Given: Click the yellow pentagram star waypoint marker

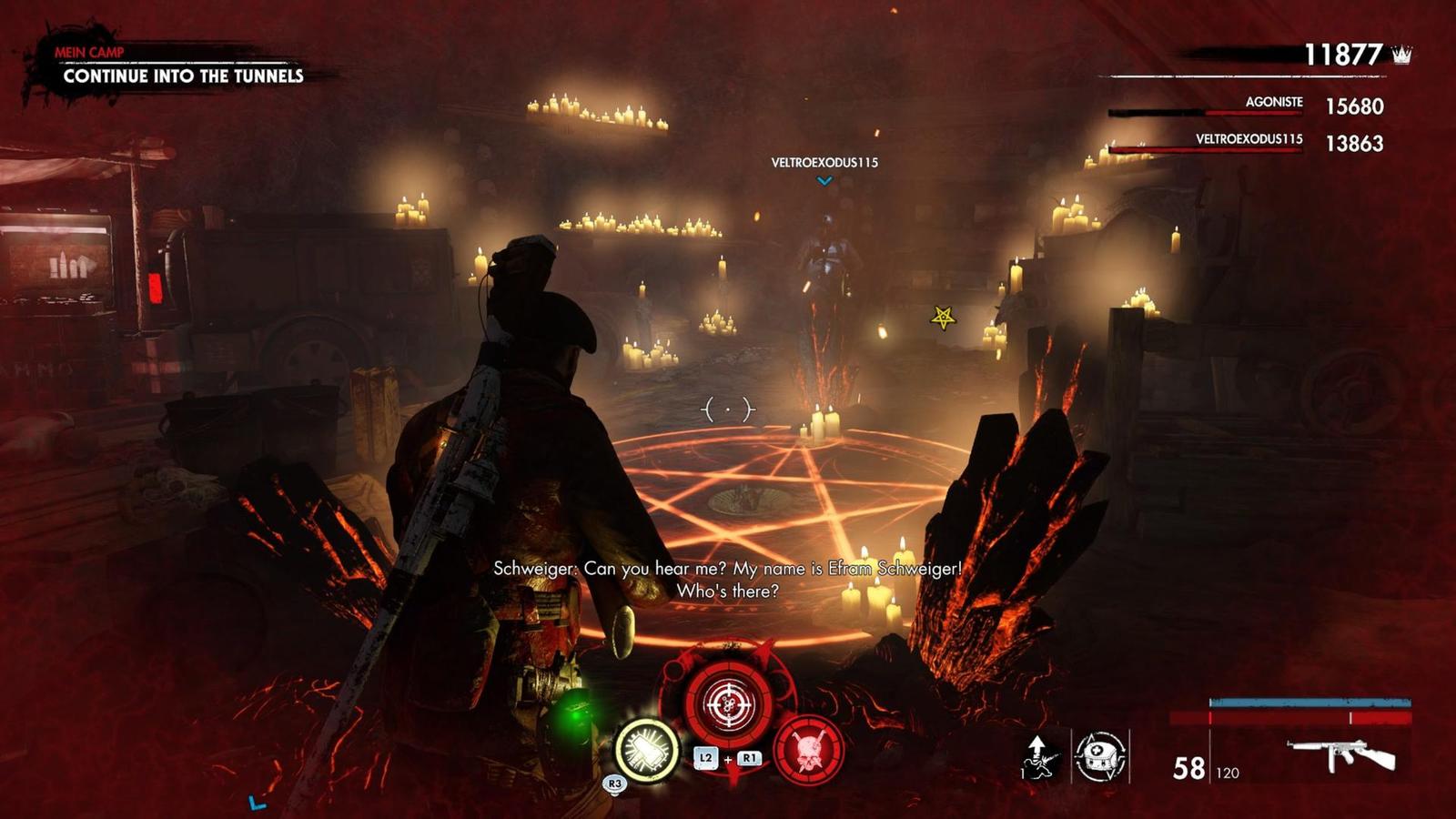Looking at the screenshot, I should pos(943,318).
